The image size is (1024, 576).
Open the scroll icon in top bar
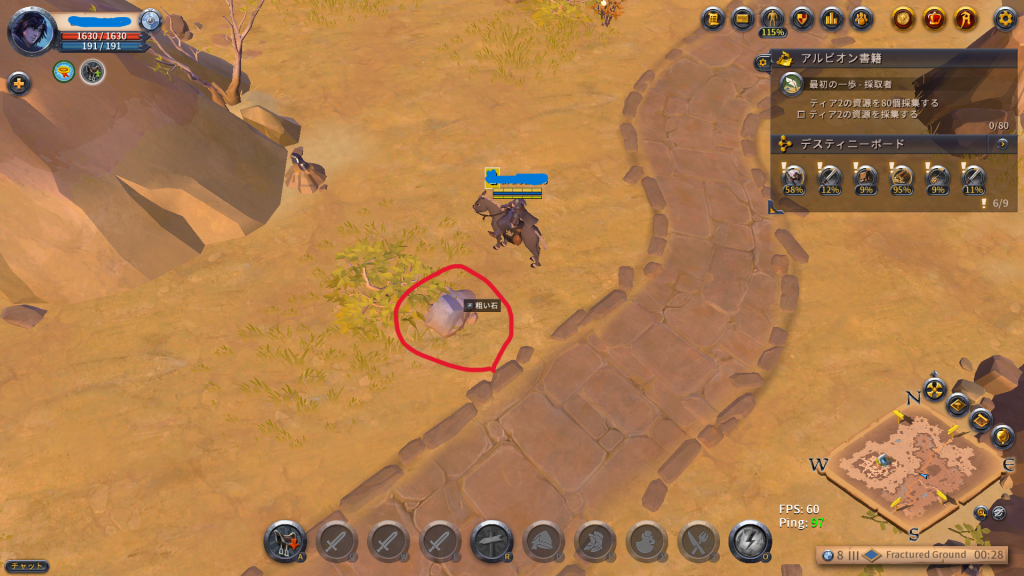[x=713, y=18]
